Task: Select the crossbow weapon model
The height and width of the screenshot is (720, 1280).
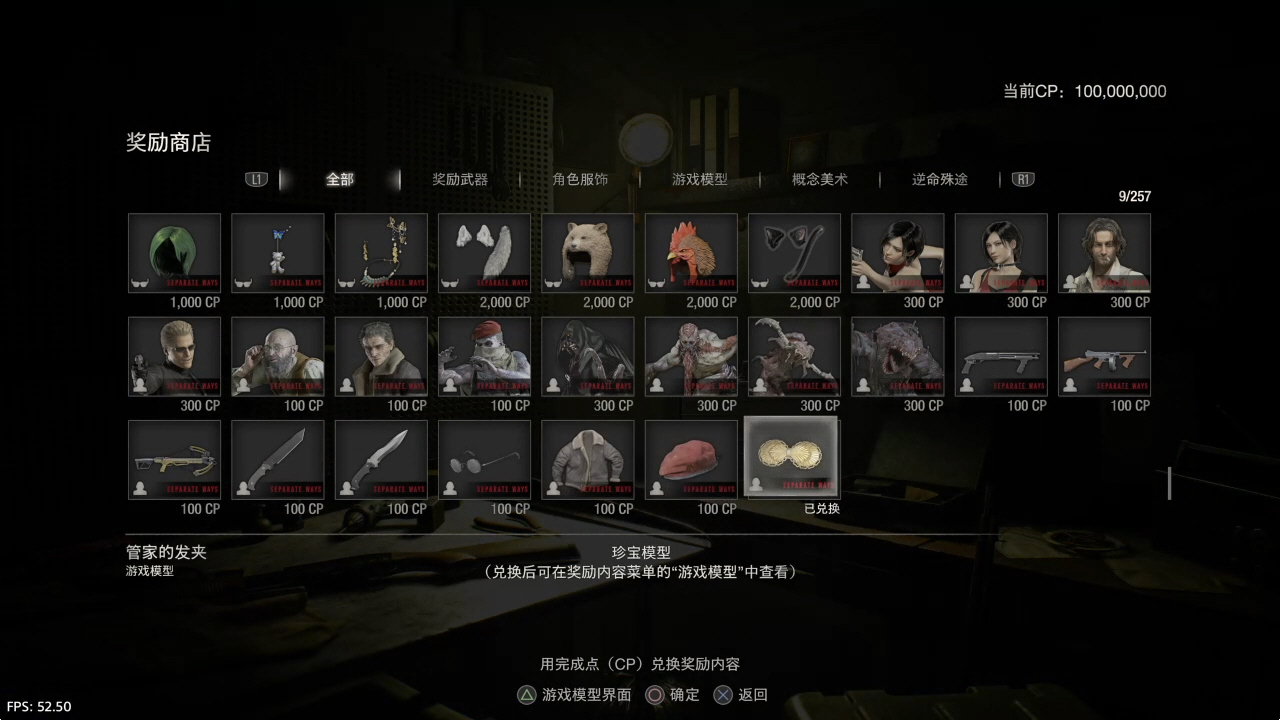Action: click(174, 460)
